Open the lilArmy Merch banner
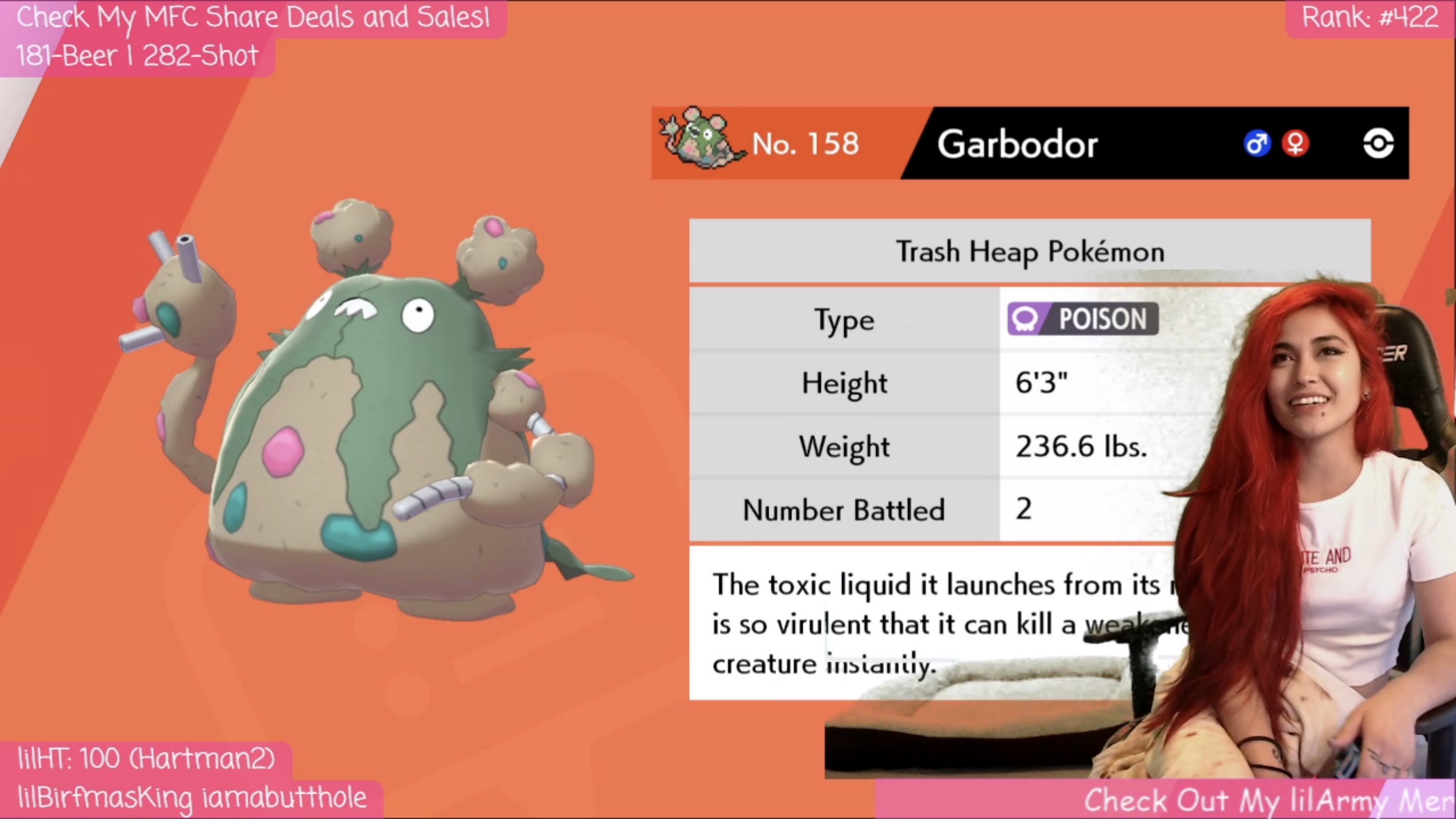 [x=1266, y=799]
